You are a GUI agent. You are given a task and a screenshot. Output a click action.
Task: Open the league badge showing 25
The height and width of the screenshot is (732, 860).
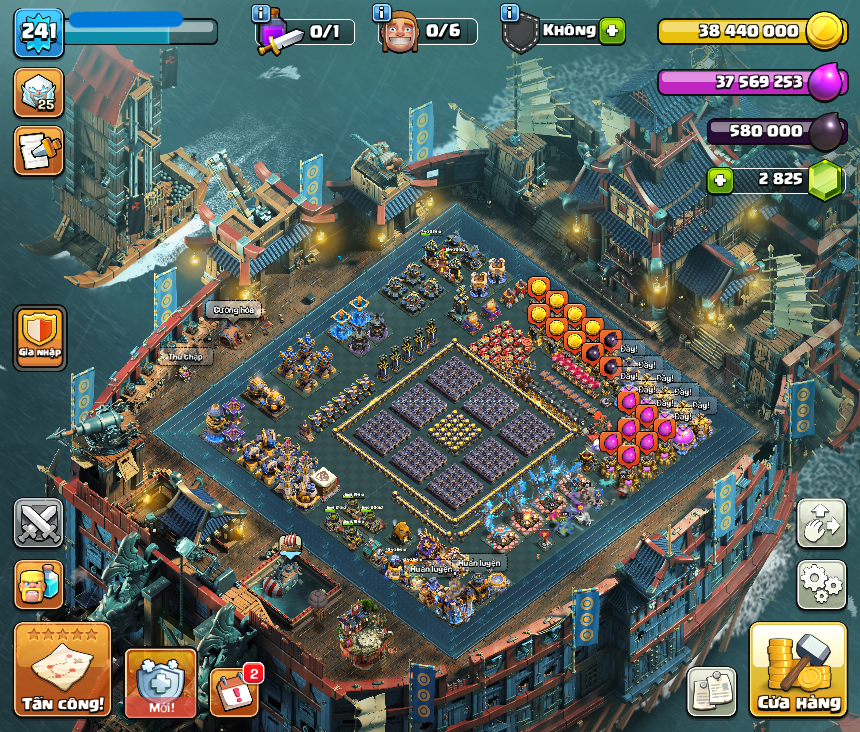39,92
